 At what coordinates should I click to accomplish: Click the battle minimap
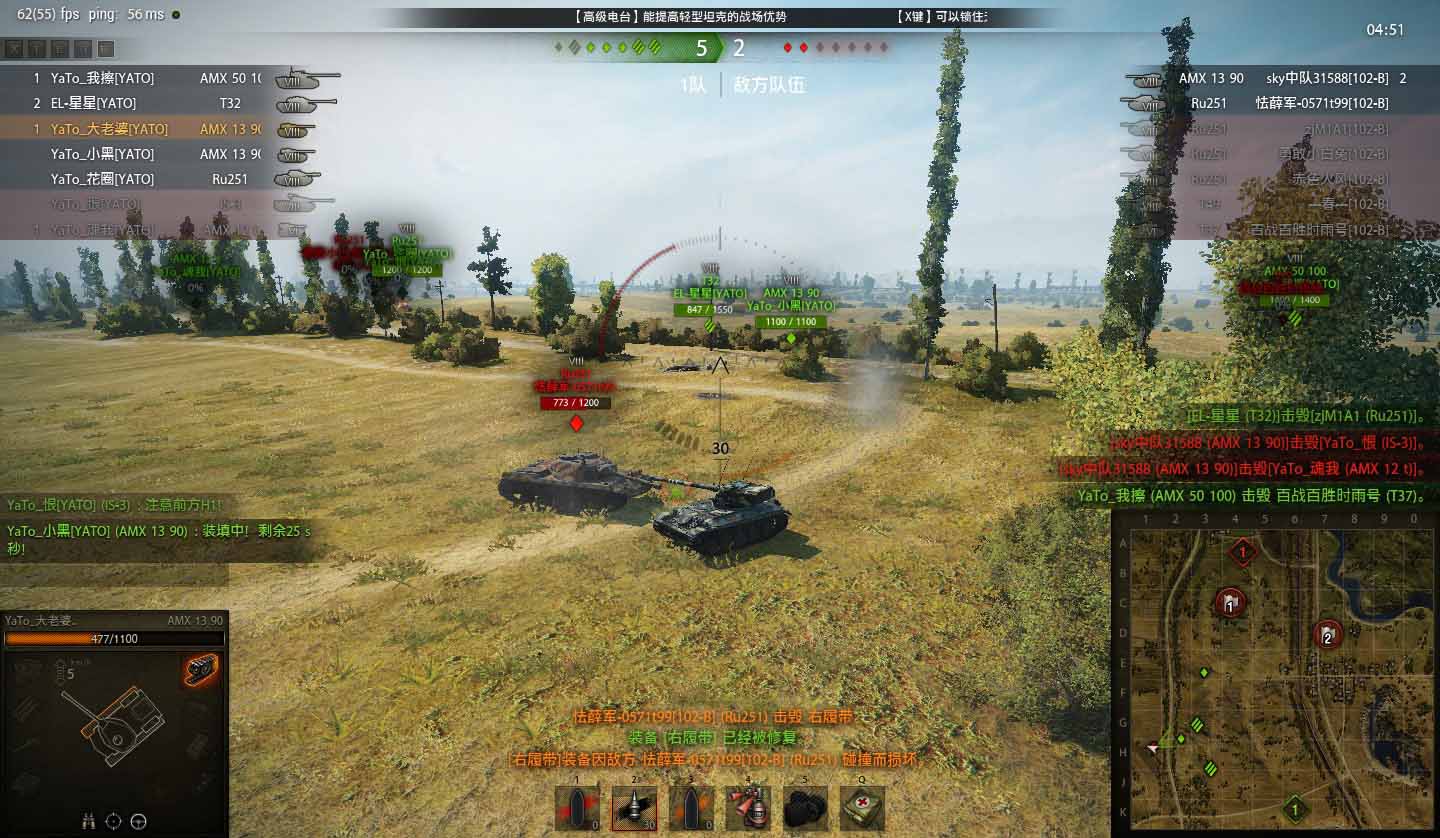pyautogui.click(x=1273, y=672)
